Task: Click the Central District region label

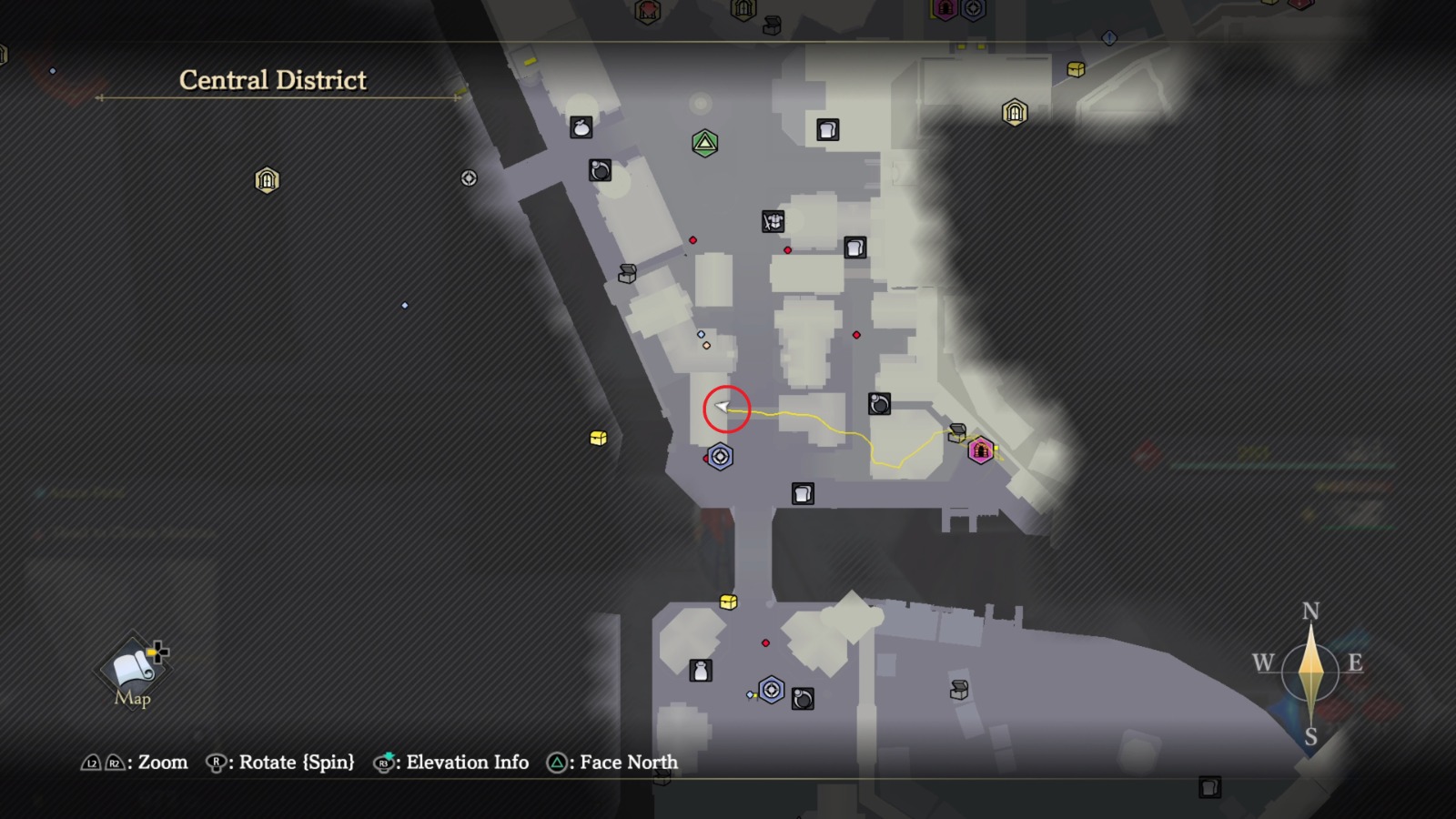Action: (272, 80)
